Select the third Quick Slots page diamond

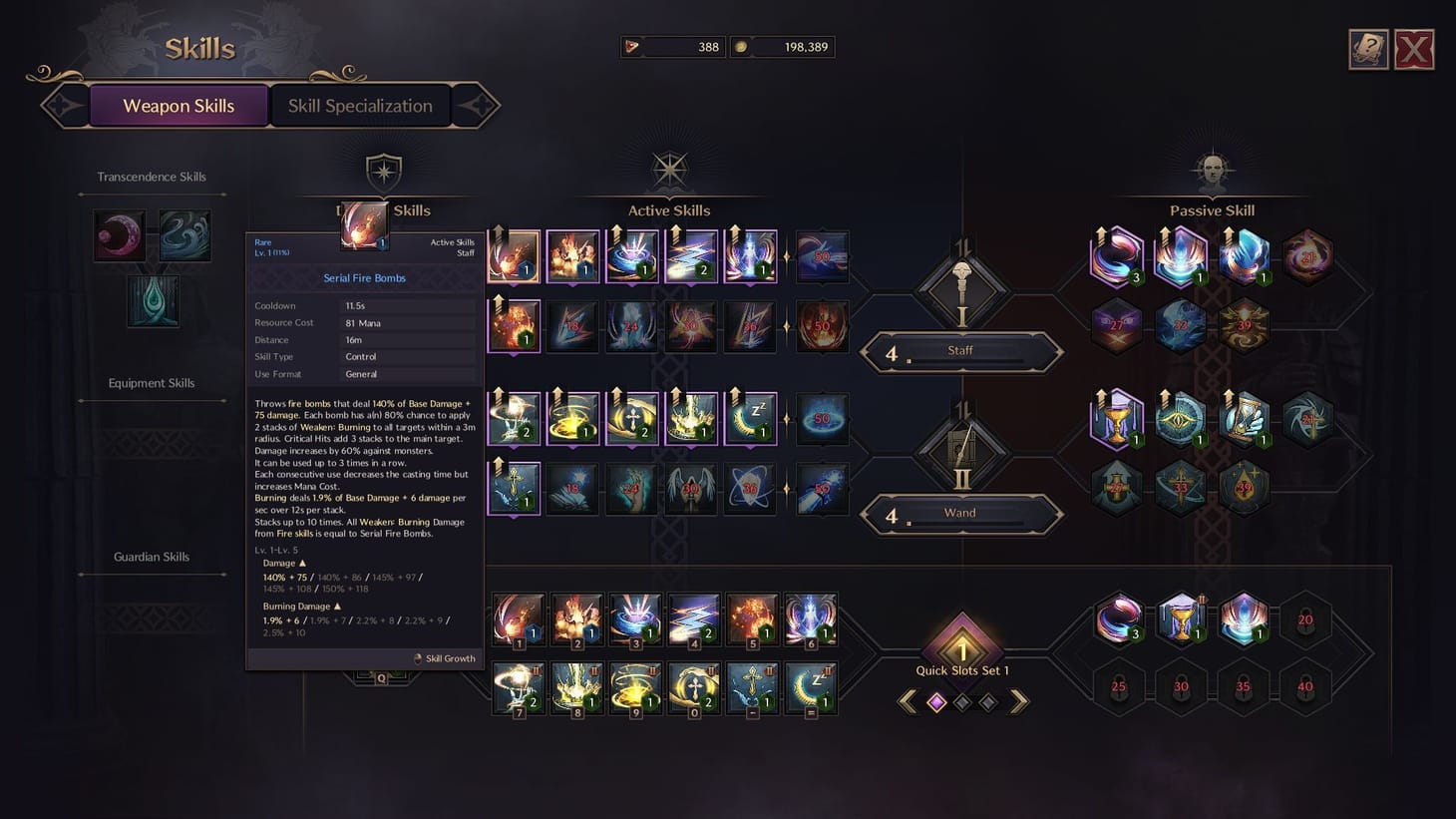[988, 702]
